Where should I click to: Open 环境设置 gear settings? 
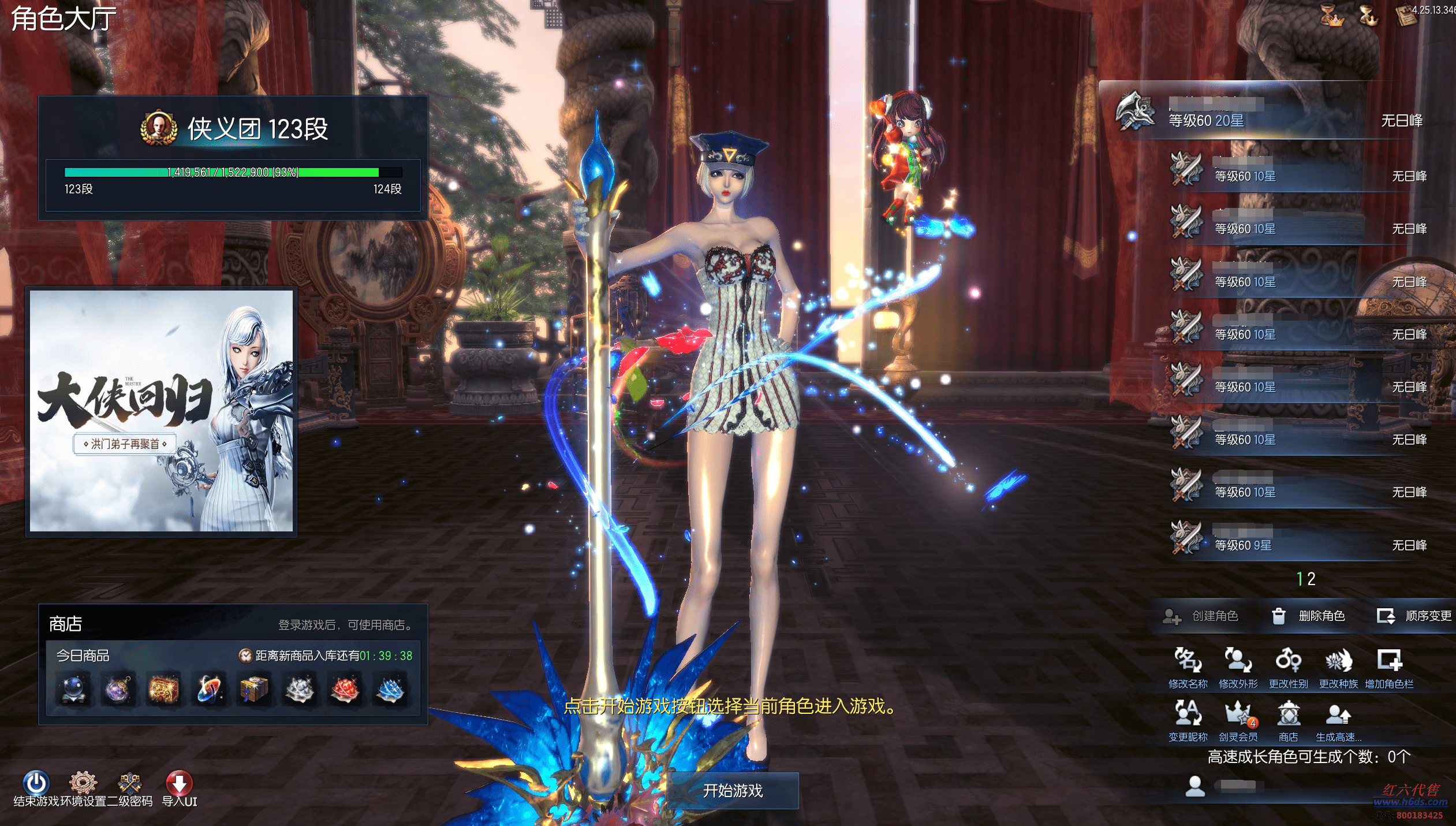click(83, 783)
